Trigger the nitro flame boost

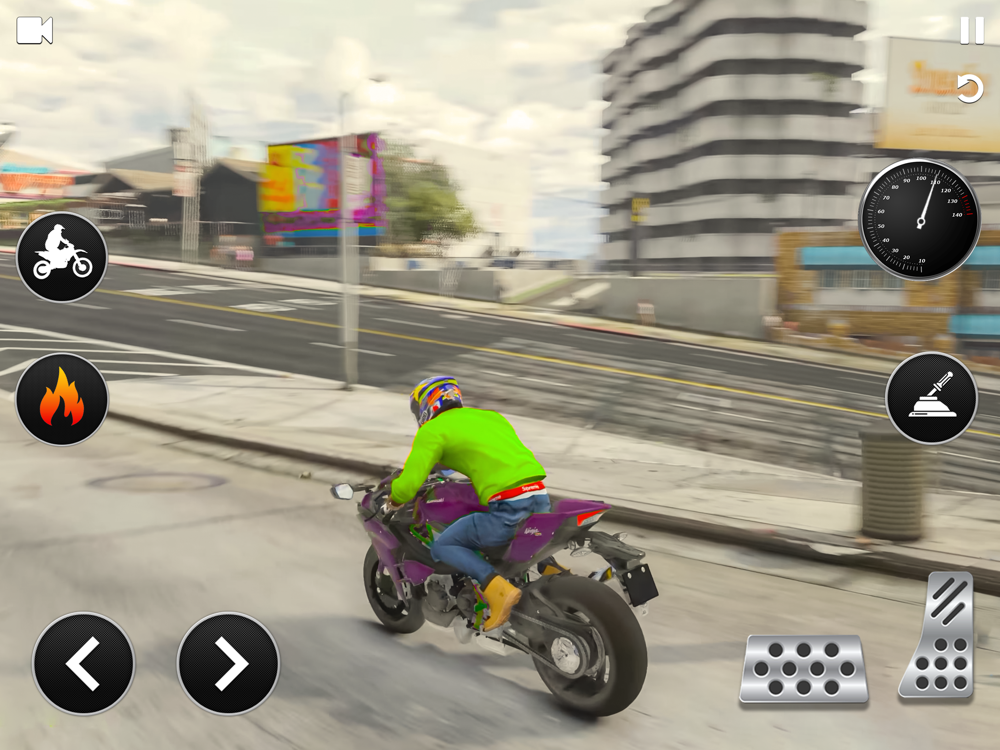coord(62,400)
